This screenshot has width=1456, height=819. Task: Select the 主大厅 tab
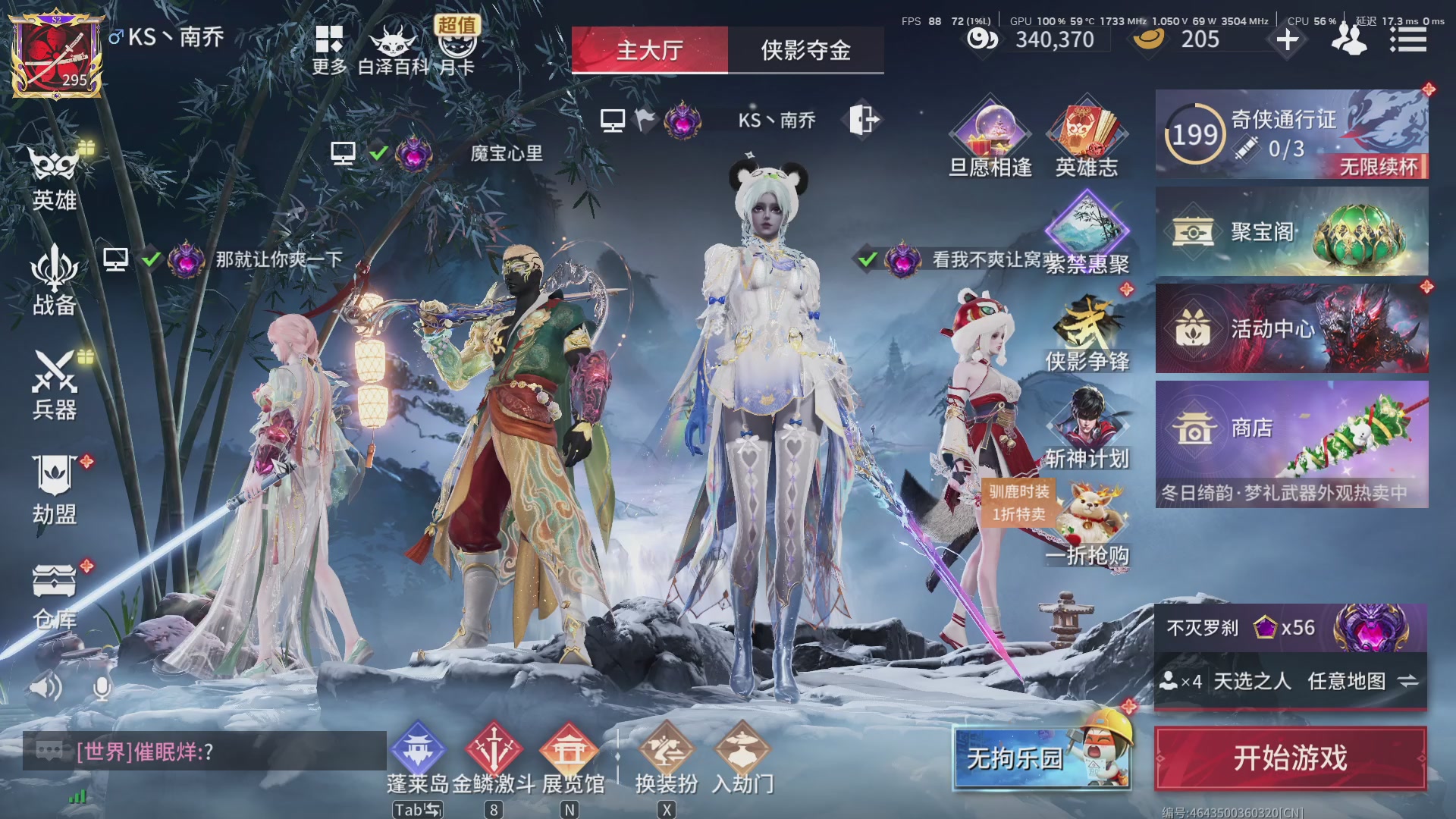[x=651, y=49]
